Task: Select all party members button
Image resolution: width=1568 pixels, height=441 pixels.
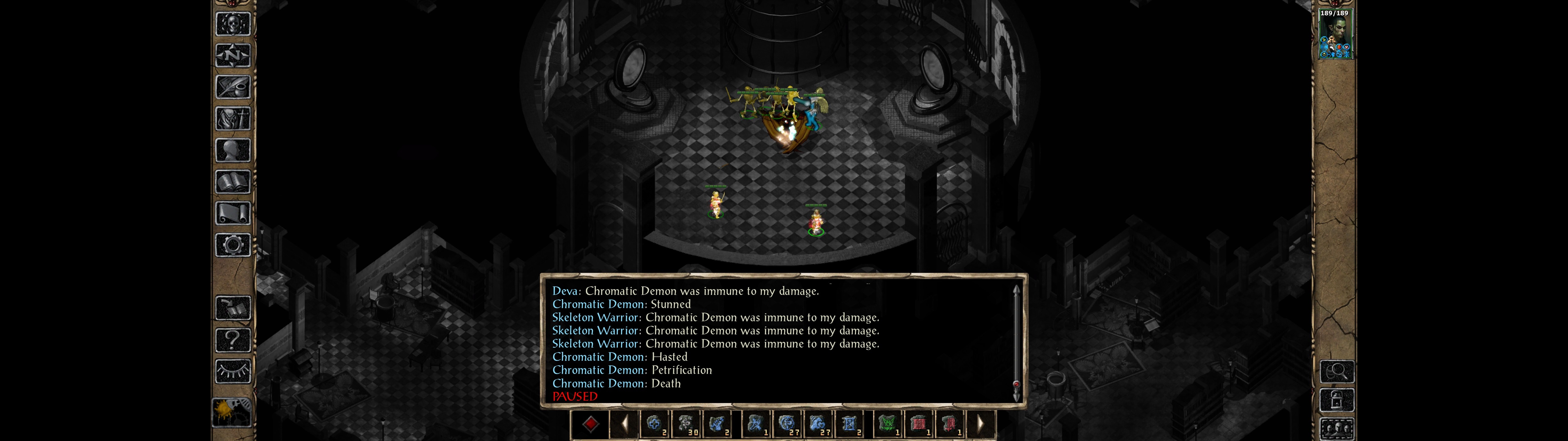Action: pos(1337,429)
